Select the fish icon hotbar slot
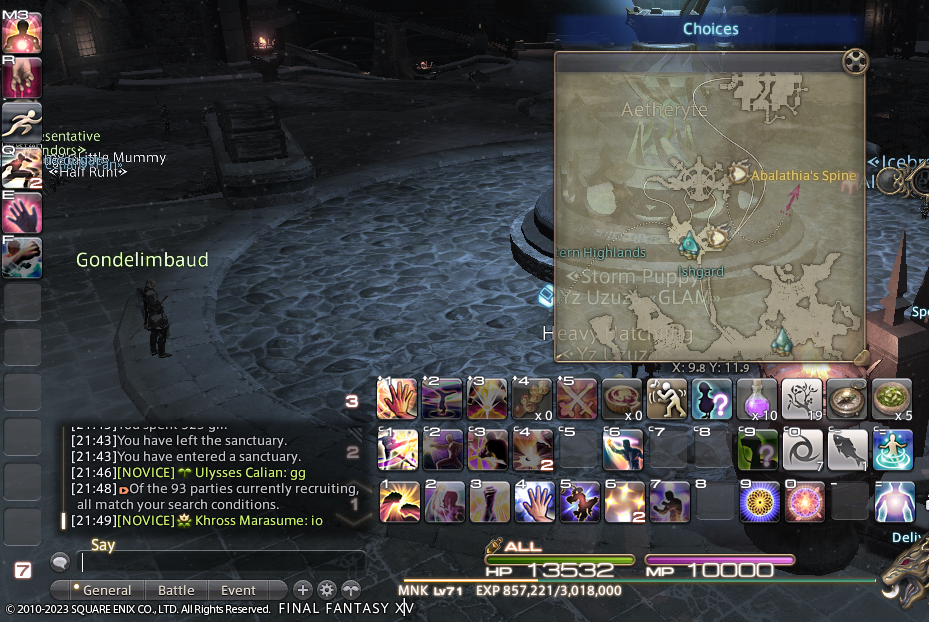Screen dimensions: 929x622 (x=847, y=450)
